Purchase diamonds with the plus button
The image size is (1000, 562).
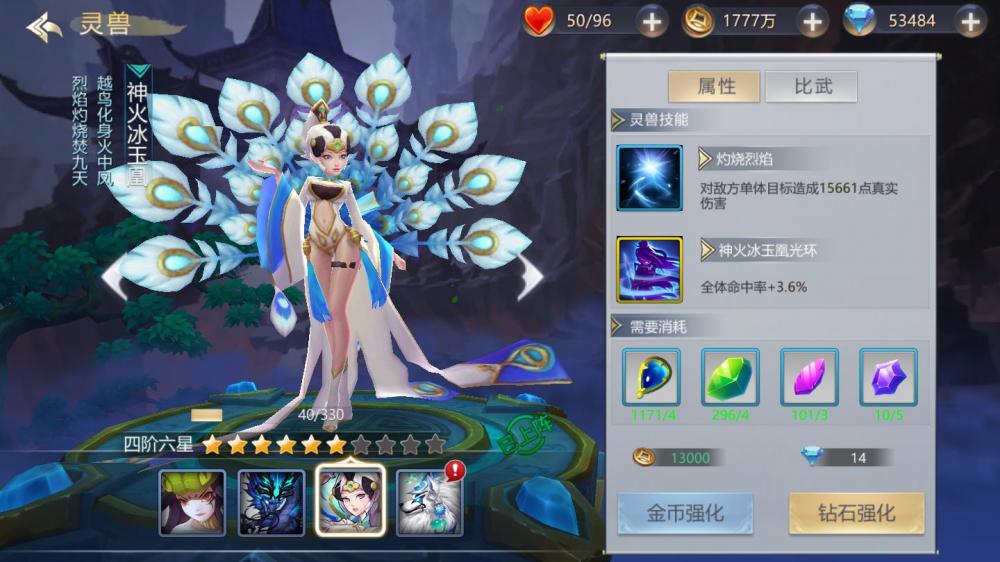[969, 21]
